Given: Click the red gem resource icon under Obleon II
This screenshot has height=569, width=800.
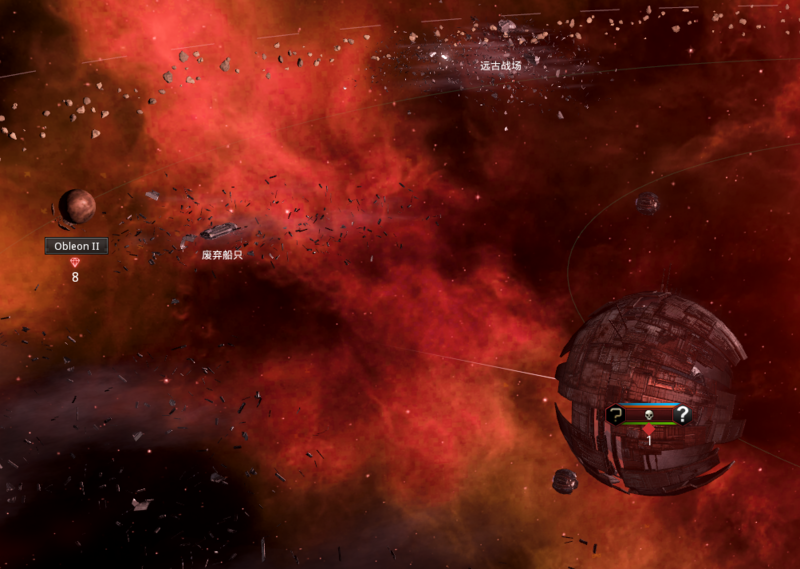Looking at the screenshot, I should pos(76,262).
